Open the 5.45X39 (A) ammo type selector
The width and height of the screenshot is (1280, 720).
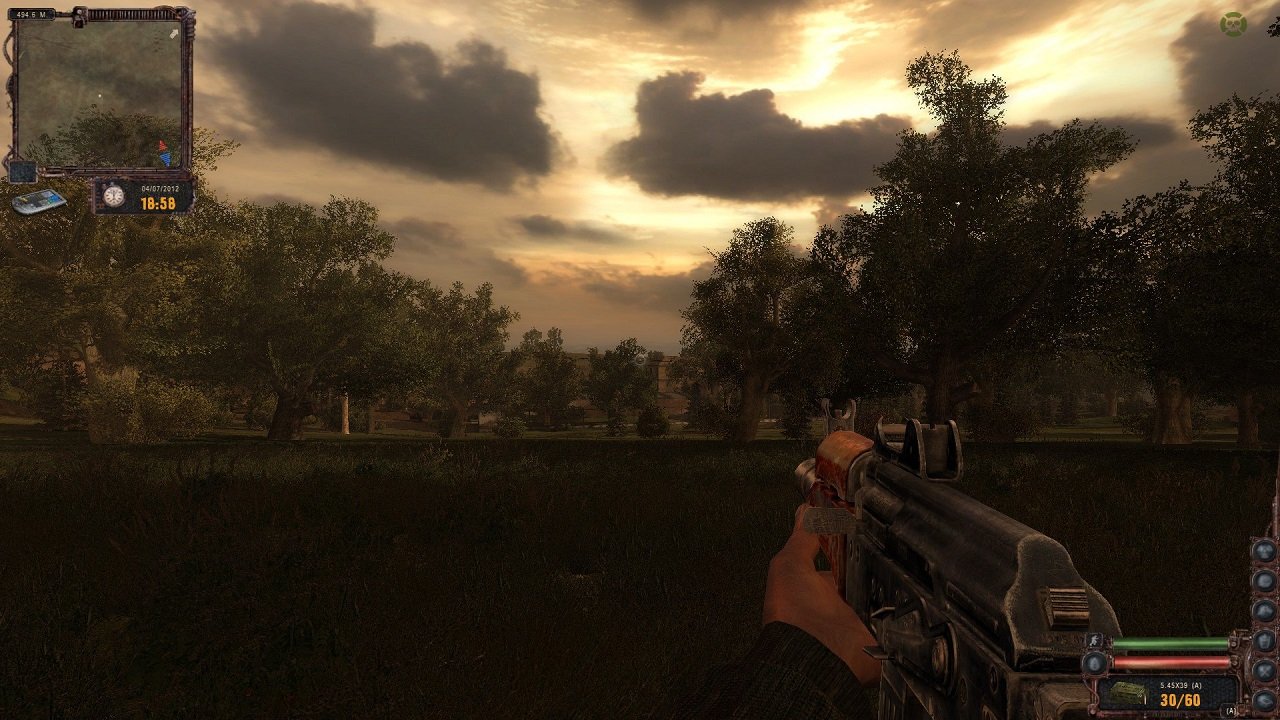point(1182,684)
